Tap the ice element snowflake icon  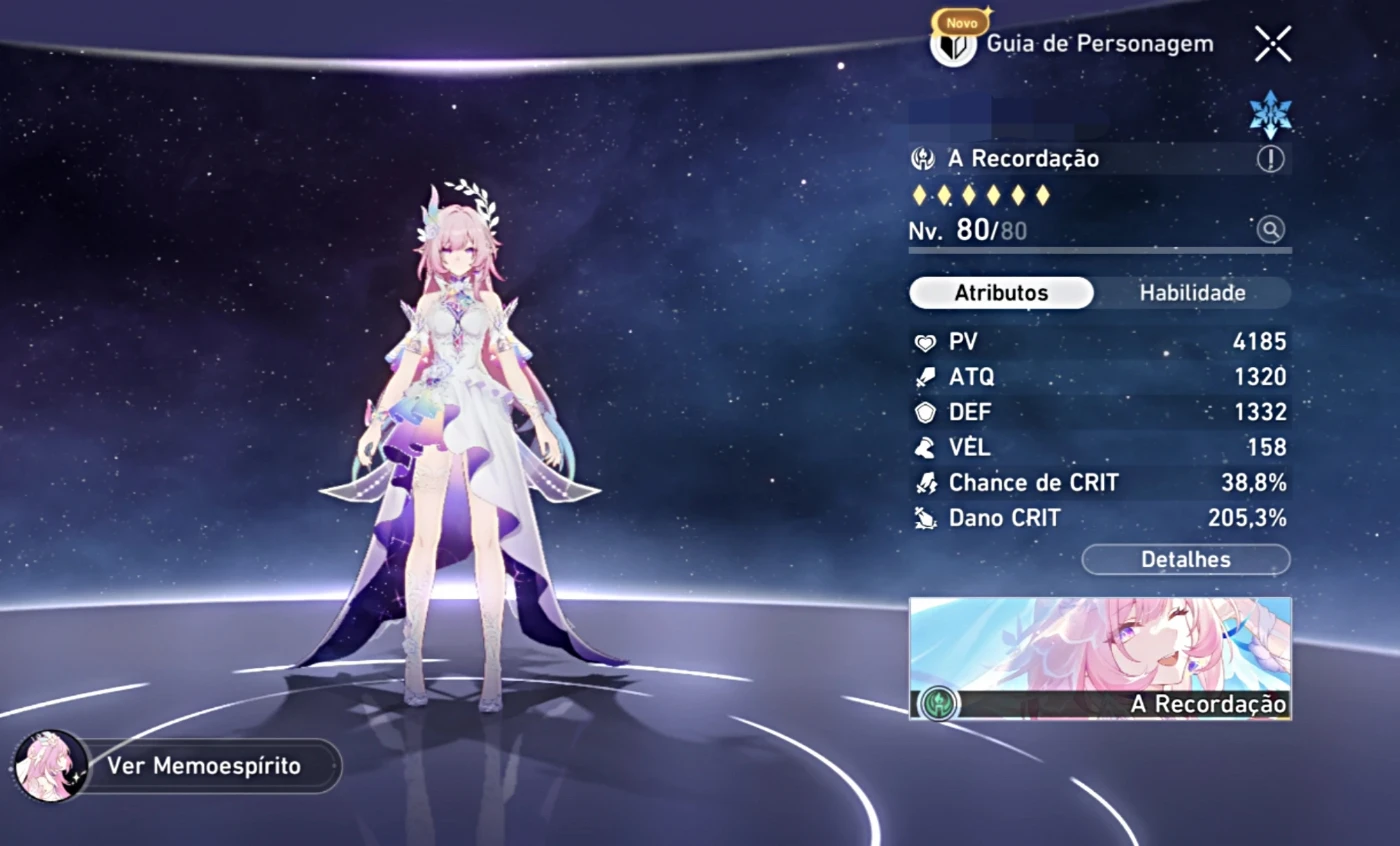click(x=1270, y=114)
